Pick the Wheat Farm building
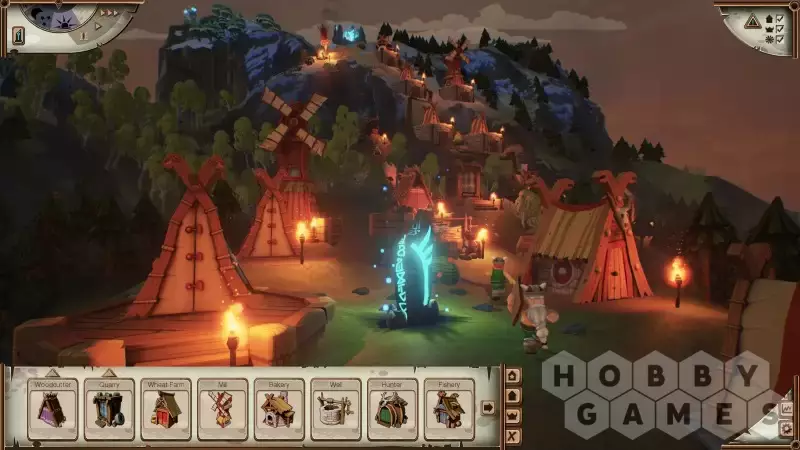The width and height of the screenshot is (800, 450). [x=165, y=409]
